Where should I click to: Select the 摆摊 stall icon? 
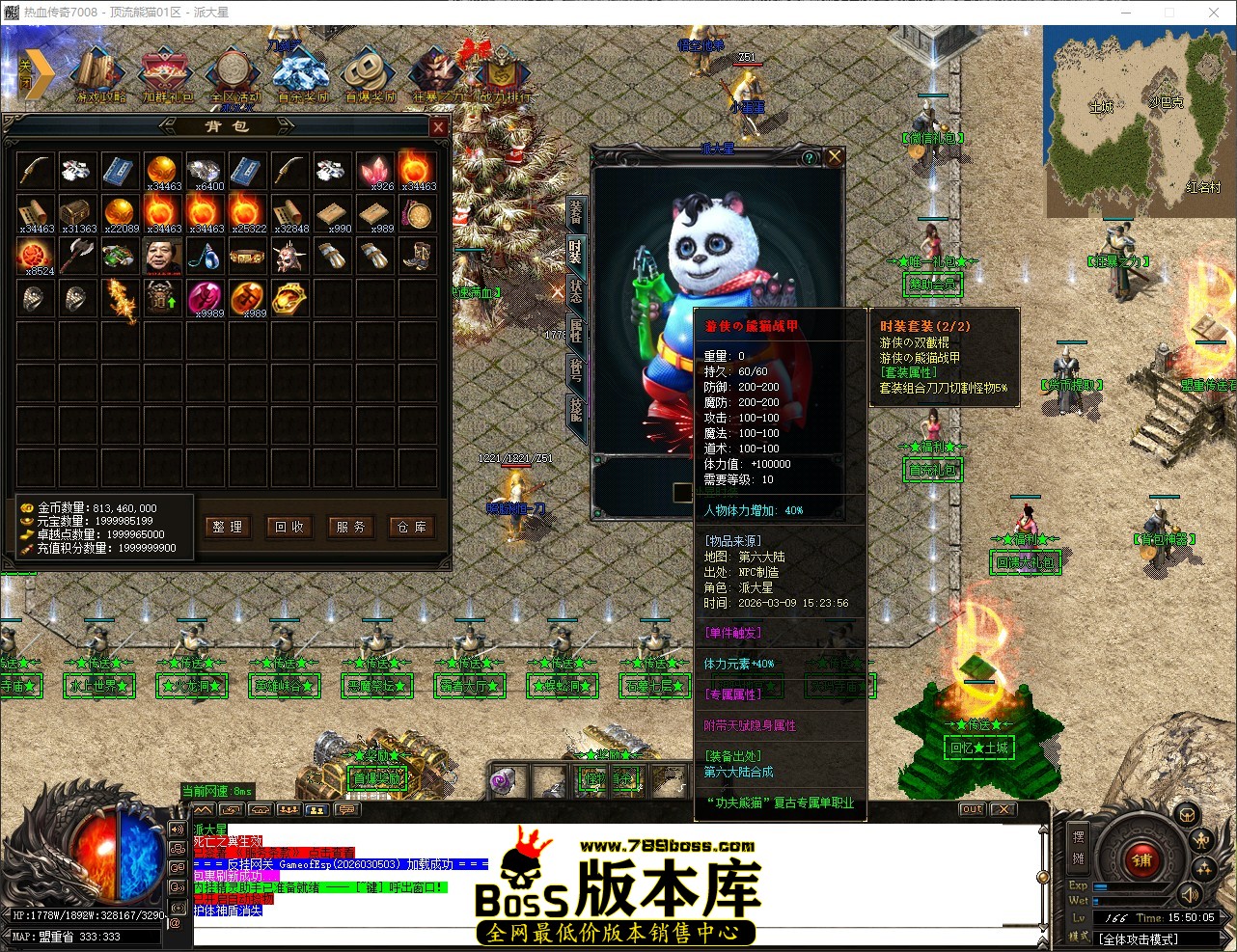coord(1078,848)
